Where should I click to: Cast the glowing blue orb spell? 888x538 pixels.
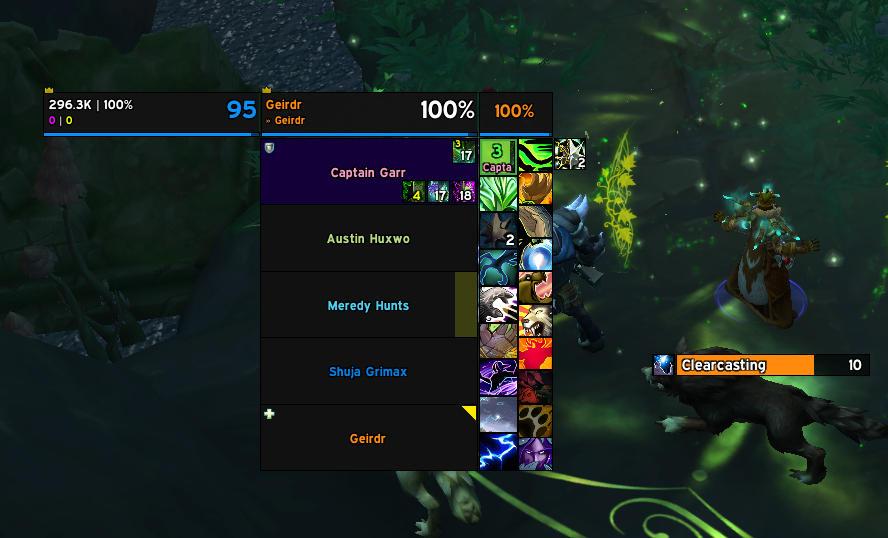click(x=535, y=256)
